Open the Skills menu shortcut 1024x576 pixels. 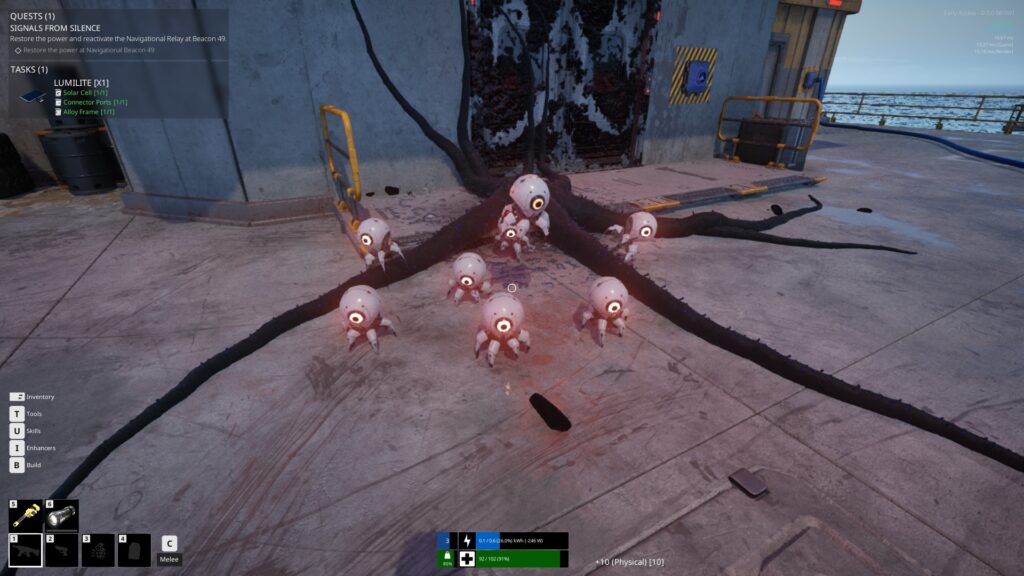17,431
